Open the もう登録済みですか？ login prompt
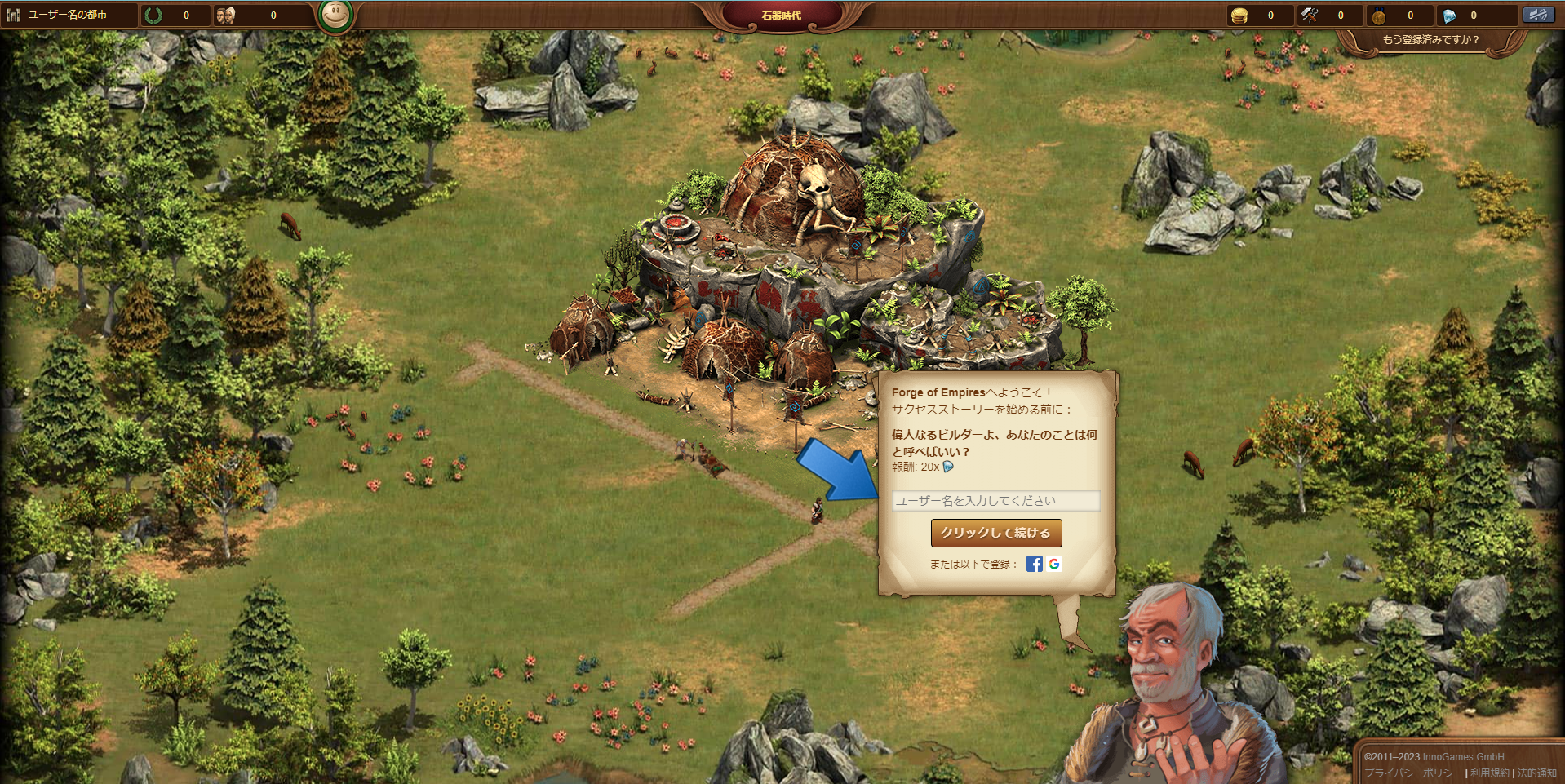The image size is (1565, 784). 1430,40
